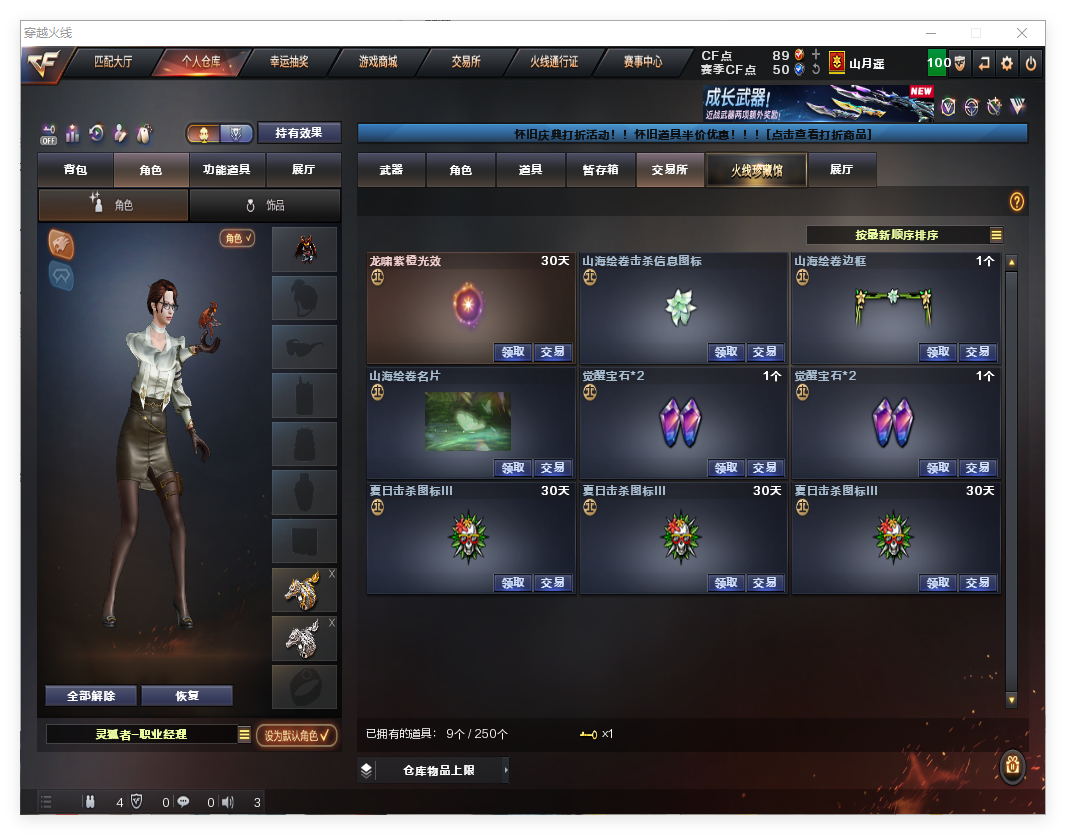
Task: Click 全部解除 to unequip everything
Action: pos(91,696)
